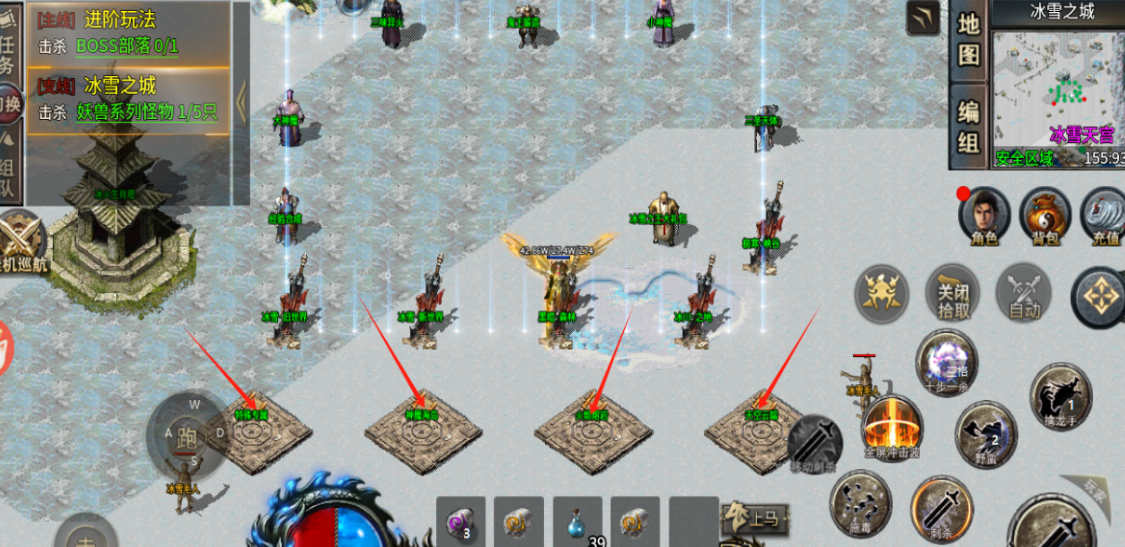This screenshot has height=547, width=1125.
Task: Open the 地图 map button
Action: 968,38
